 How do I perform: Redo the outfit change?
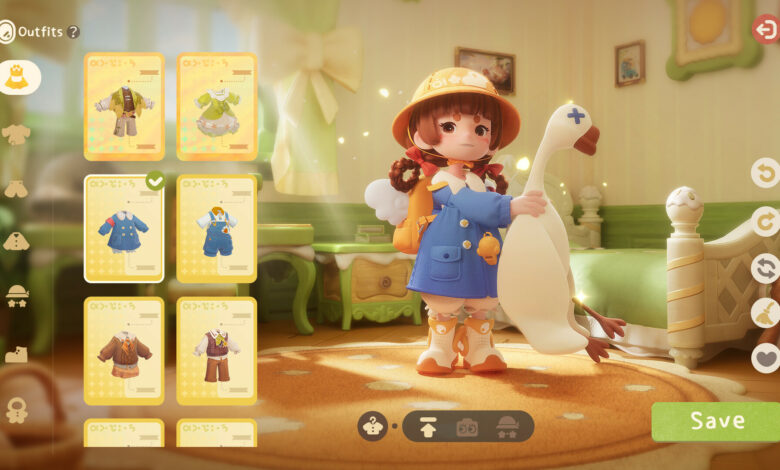[765, 221]
